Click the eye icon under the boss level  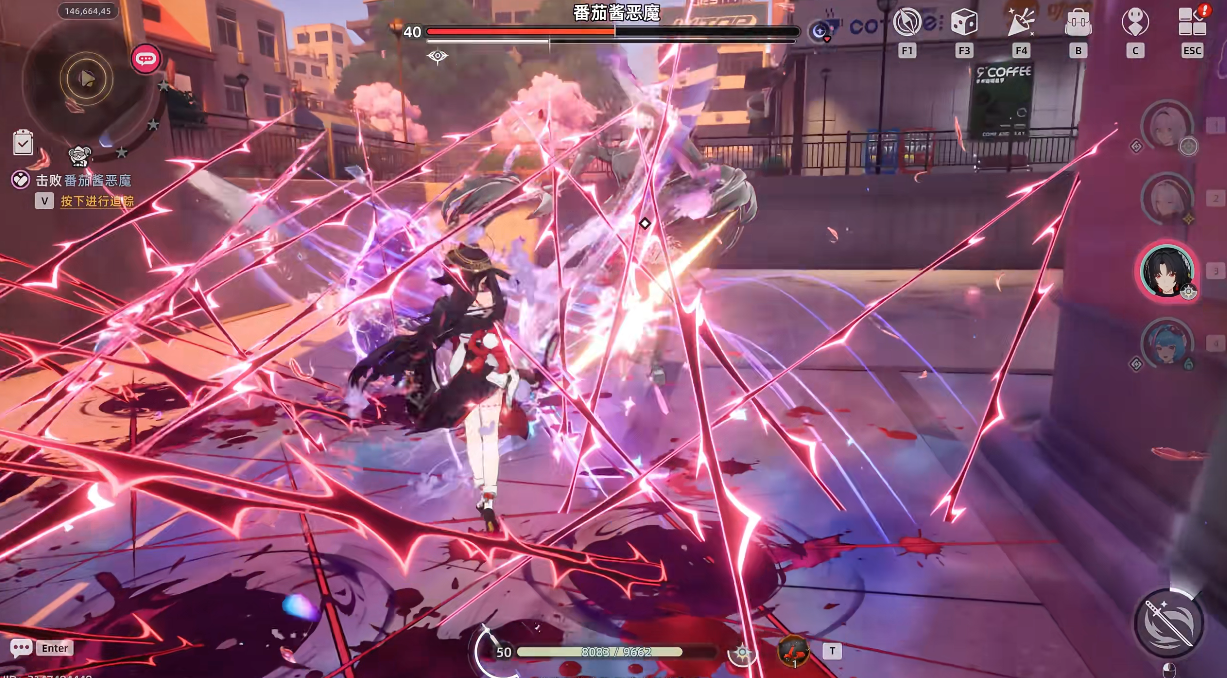pyautogui.click(x=437, y=56)
